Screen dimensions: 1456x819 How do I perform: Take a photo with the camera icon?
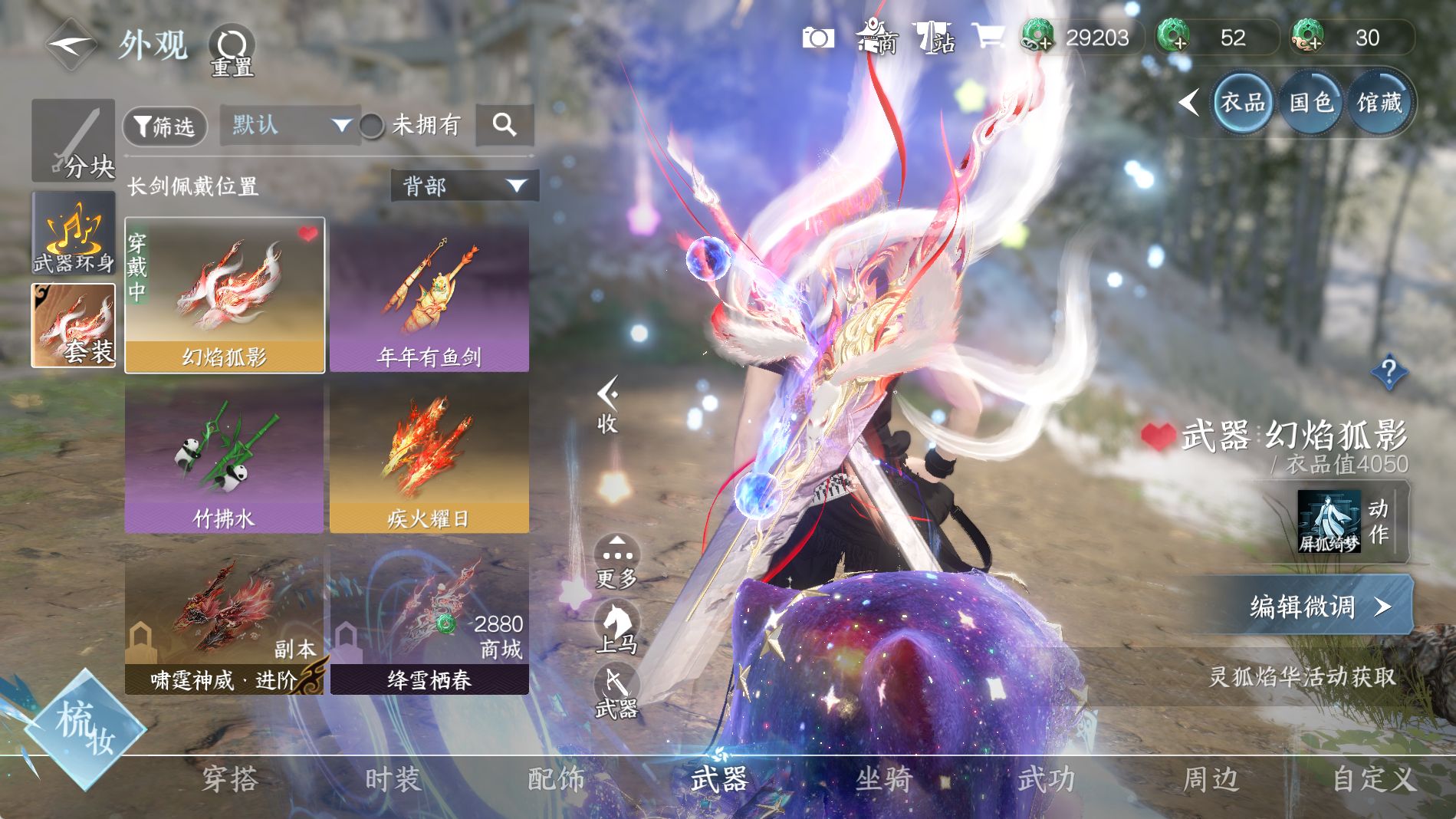click(x=817, y=38)
